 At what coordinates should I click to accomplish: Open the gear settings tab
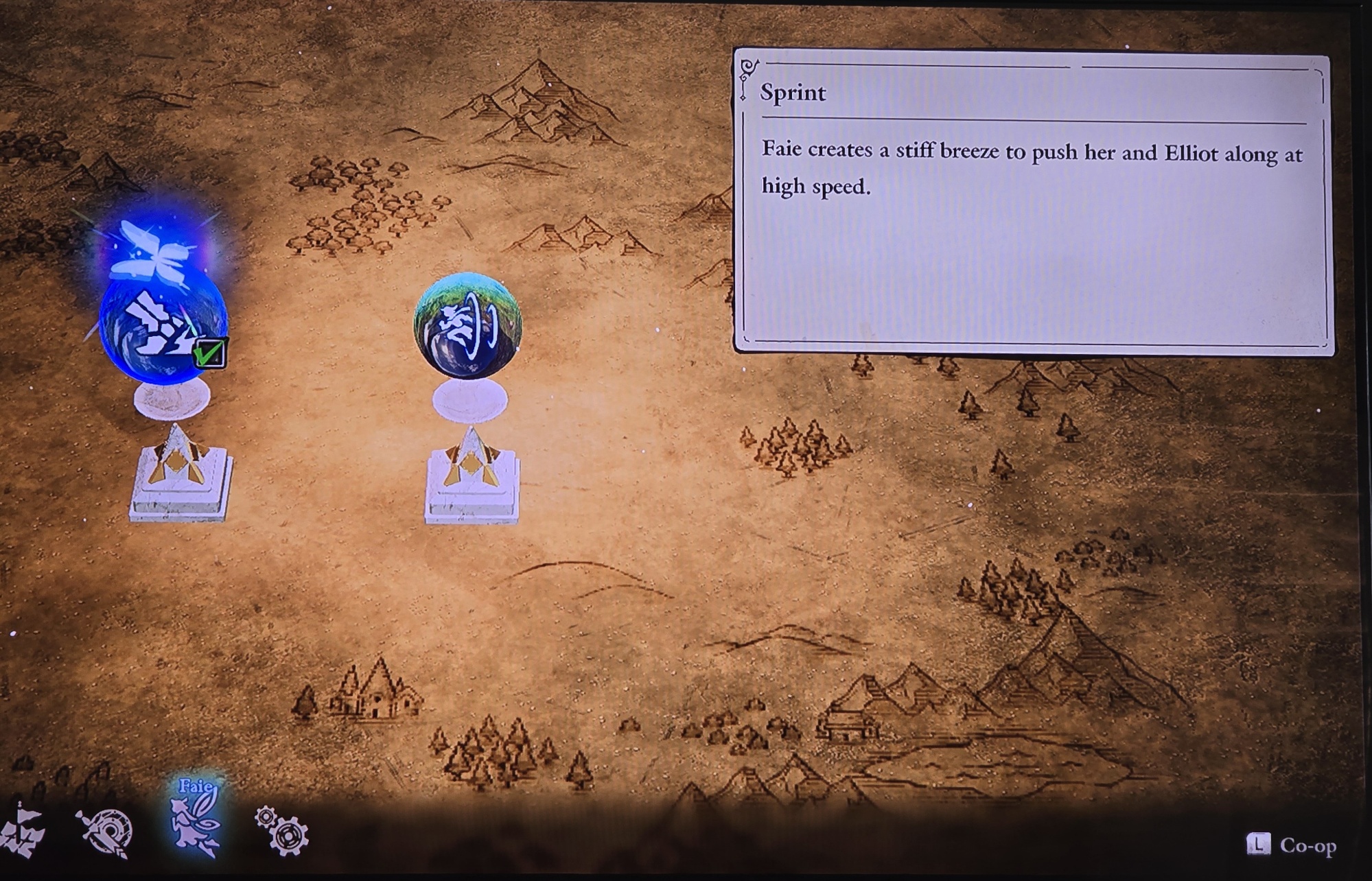(x=282, y=831)
